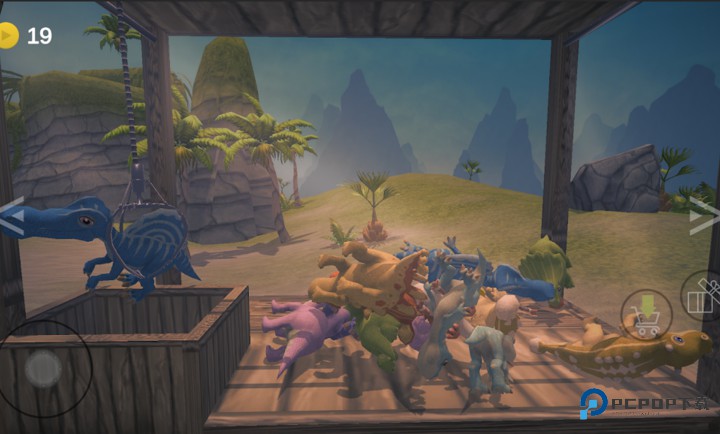720x434 pixels.
Task: Tap the shopping cart drop button
Action: coord(646,315)
